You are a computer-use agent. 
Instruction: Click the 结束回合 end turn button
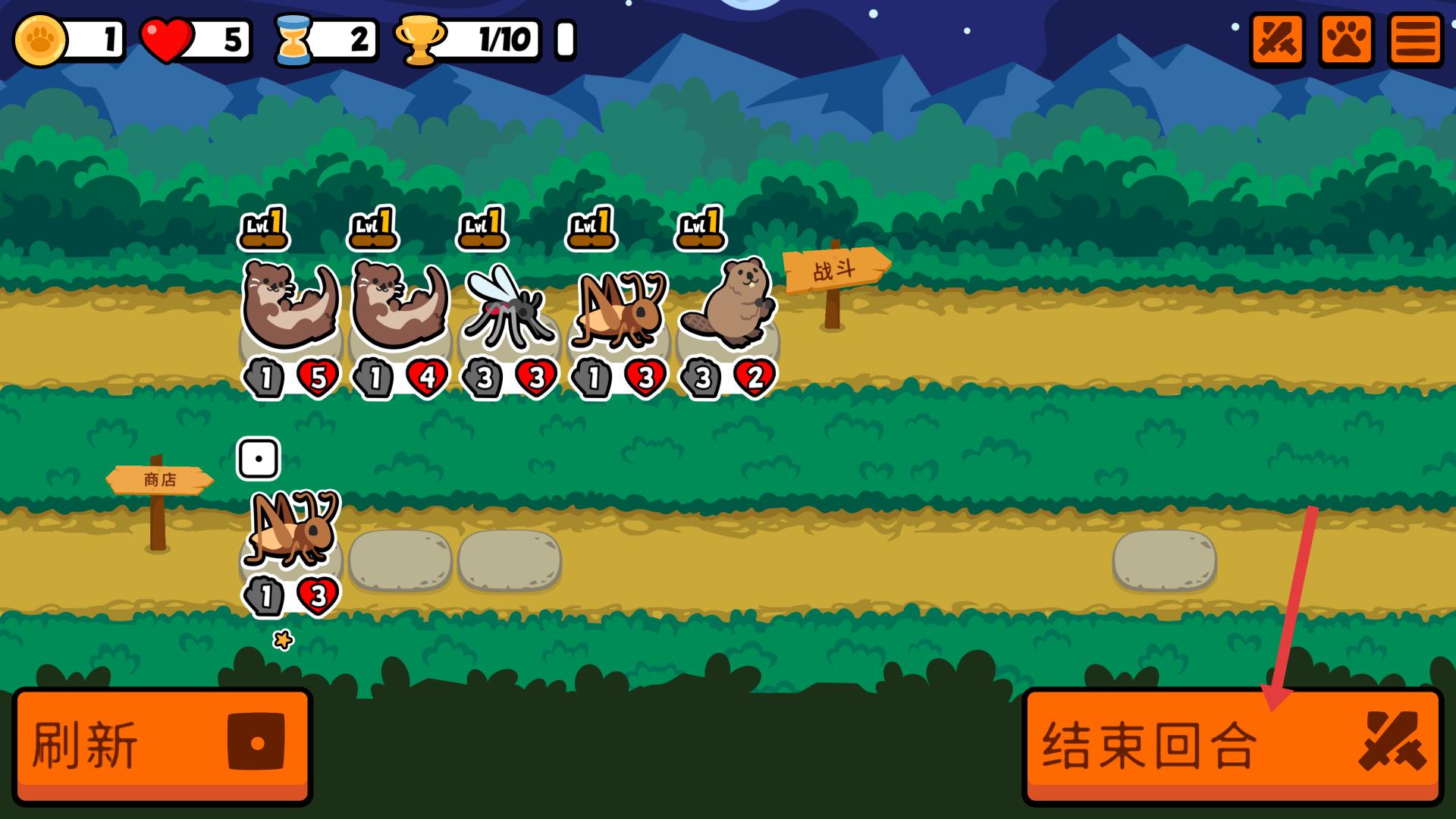(x=1232, y=746)
